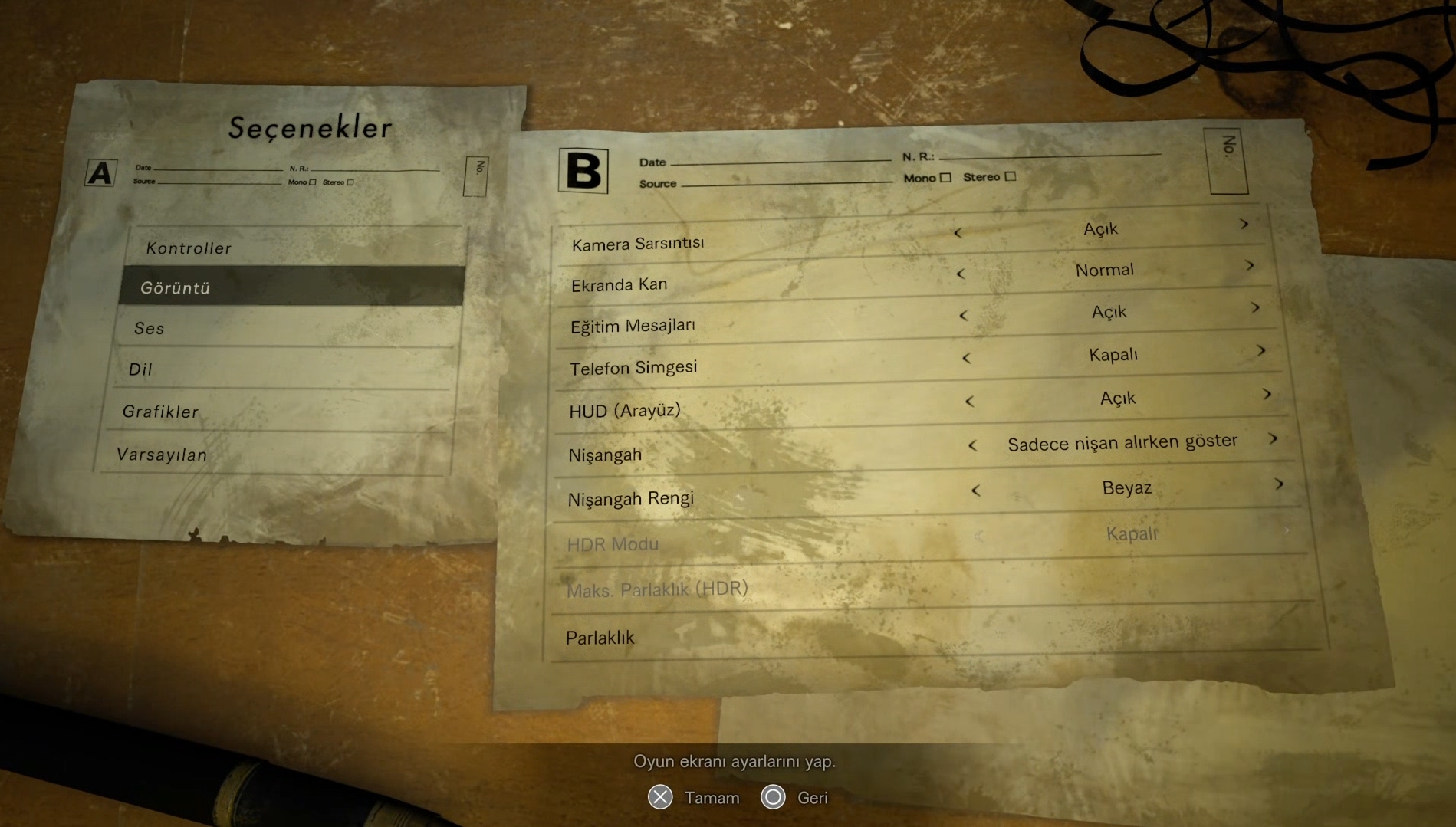Go to the Grafikler settings

pos(160,412)
